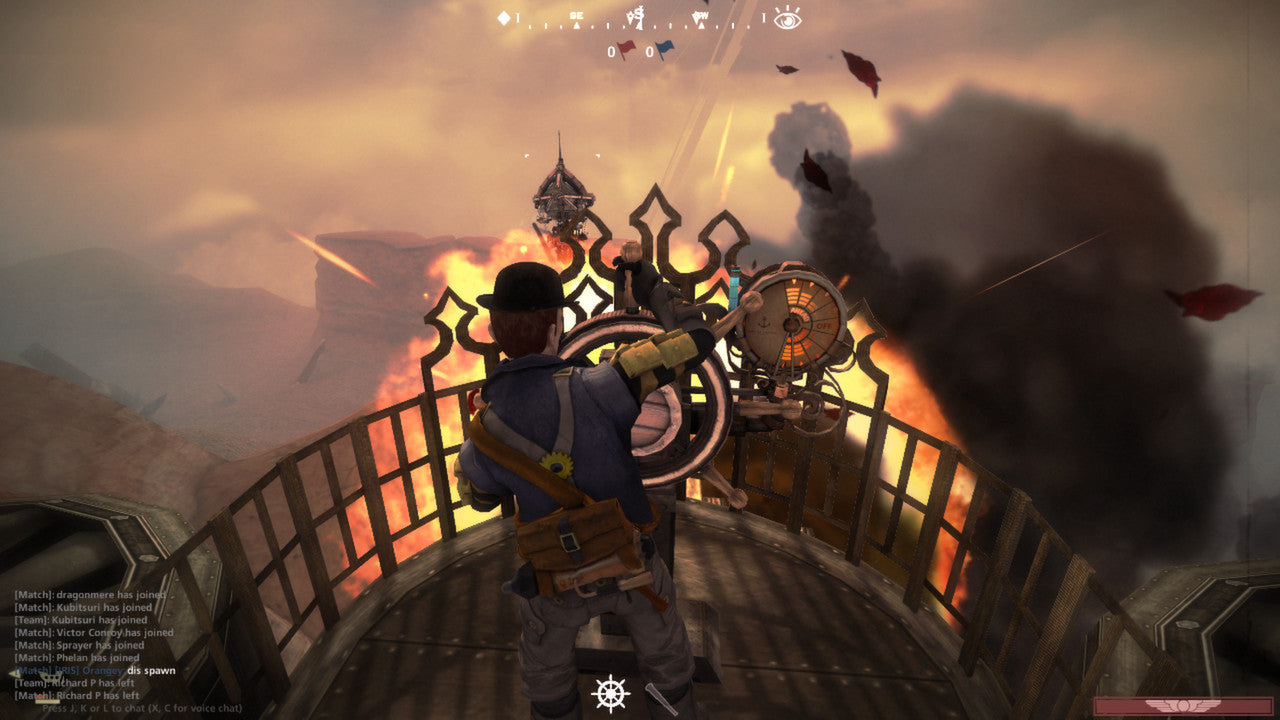The image size is (1280, 720).
Task: Click the Match chat channel label
Action: (30, 595)
